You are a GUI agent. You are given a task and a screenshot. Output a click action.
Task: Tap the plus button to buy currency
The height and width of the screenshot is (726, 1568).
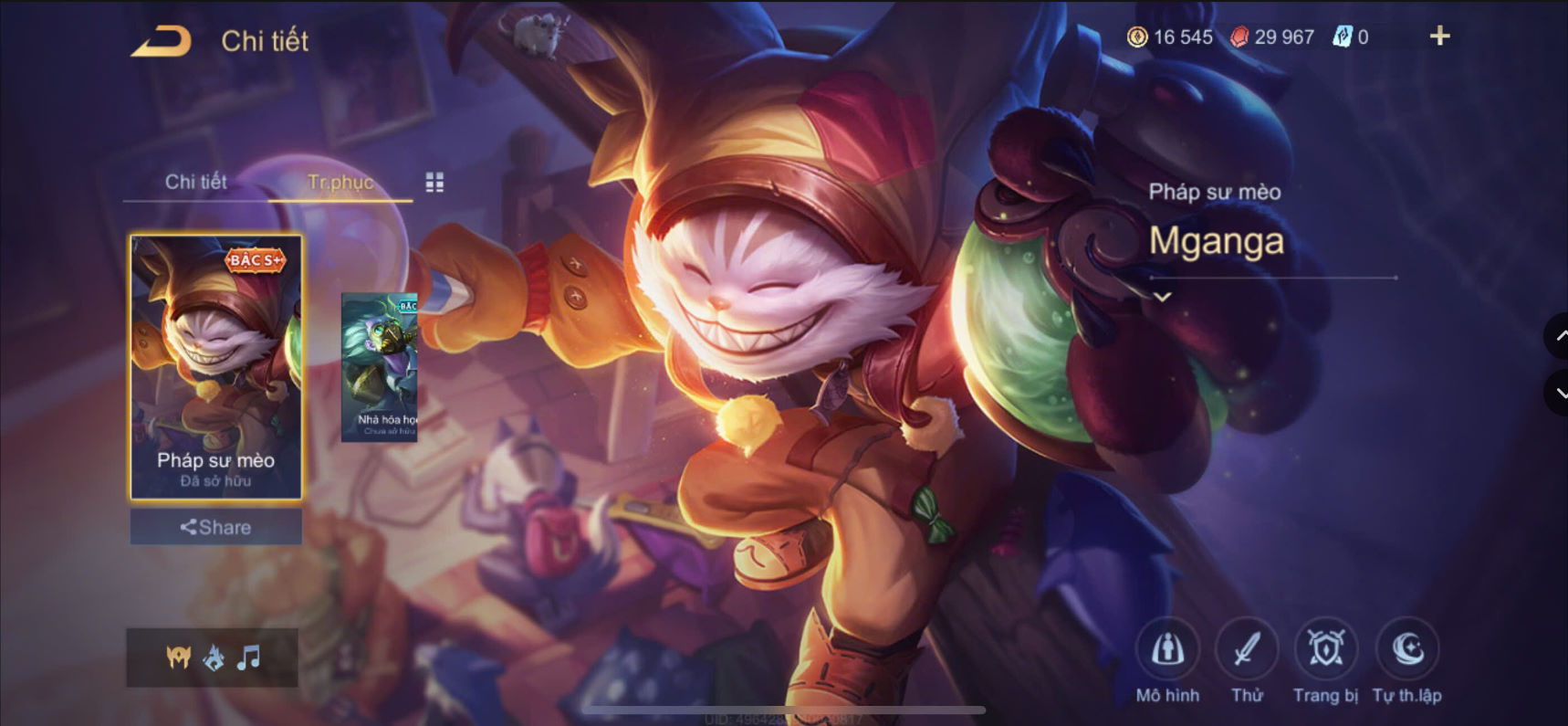pyautogui.click(x=1439, y=36)
